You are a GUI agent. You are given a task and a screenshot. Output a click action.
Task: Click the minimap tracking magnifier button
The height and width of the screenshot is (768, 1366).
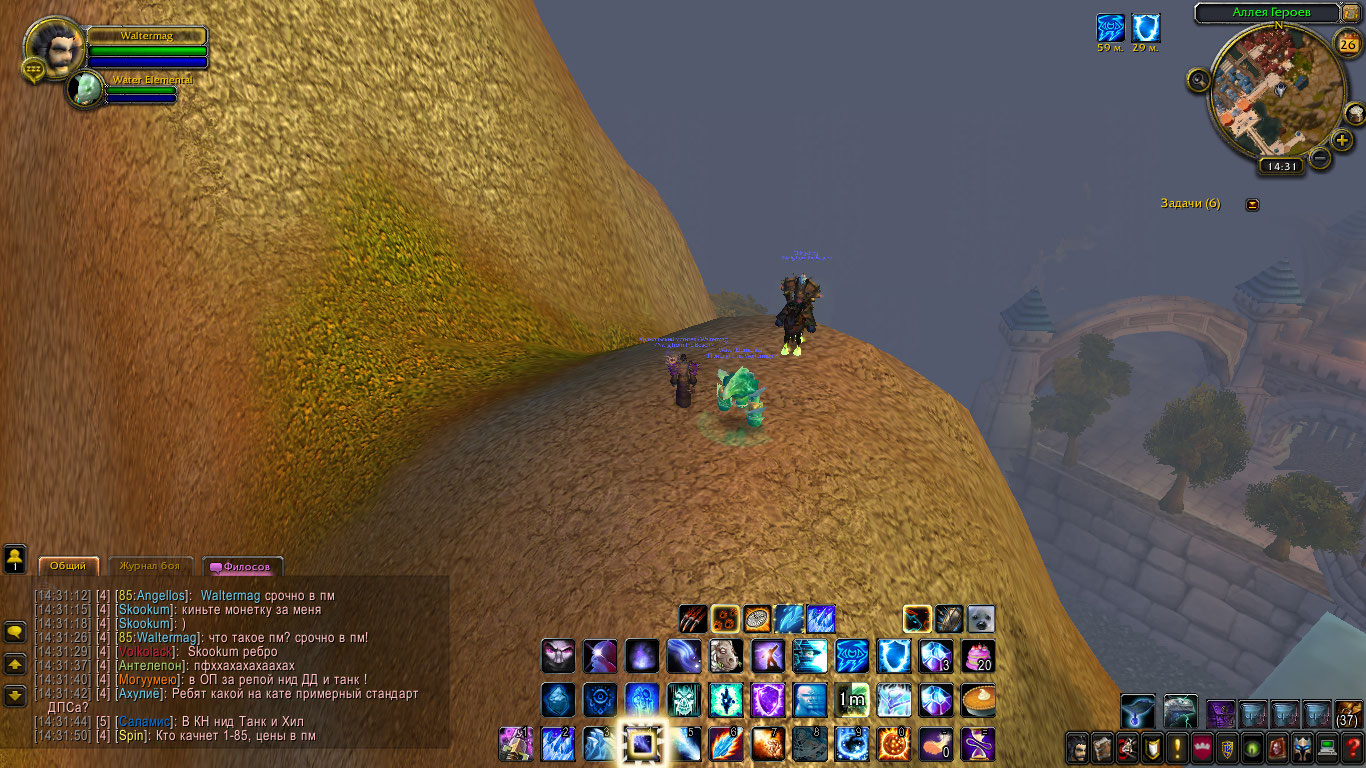click(x=1198, y=80)
